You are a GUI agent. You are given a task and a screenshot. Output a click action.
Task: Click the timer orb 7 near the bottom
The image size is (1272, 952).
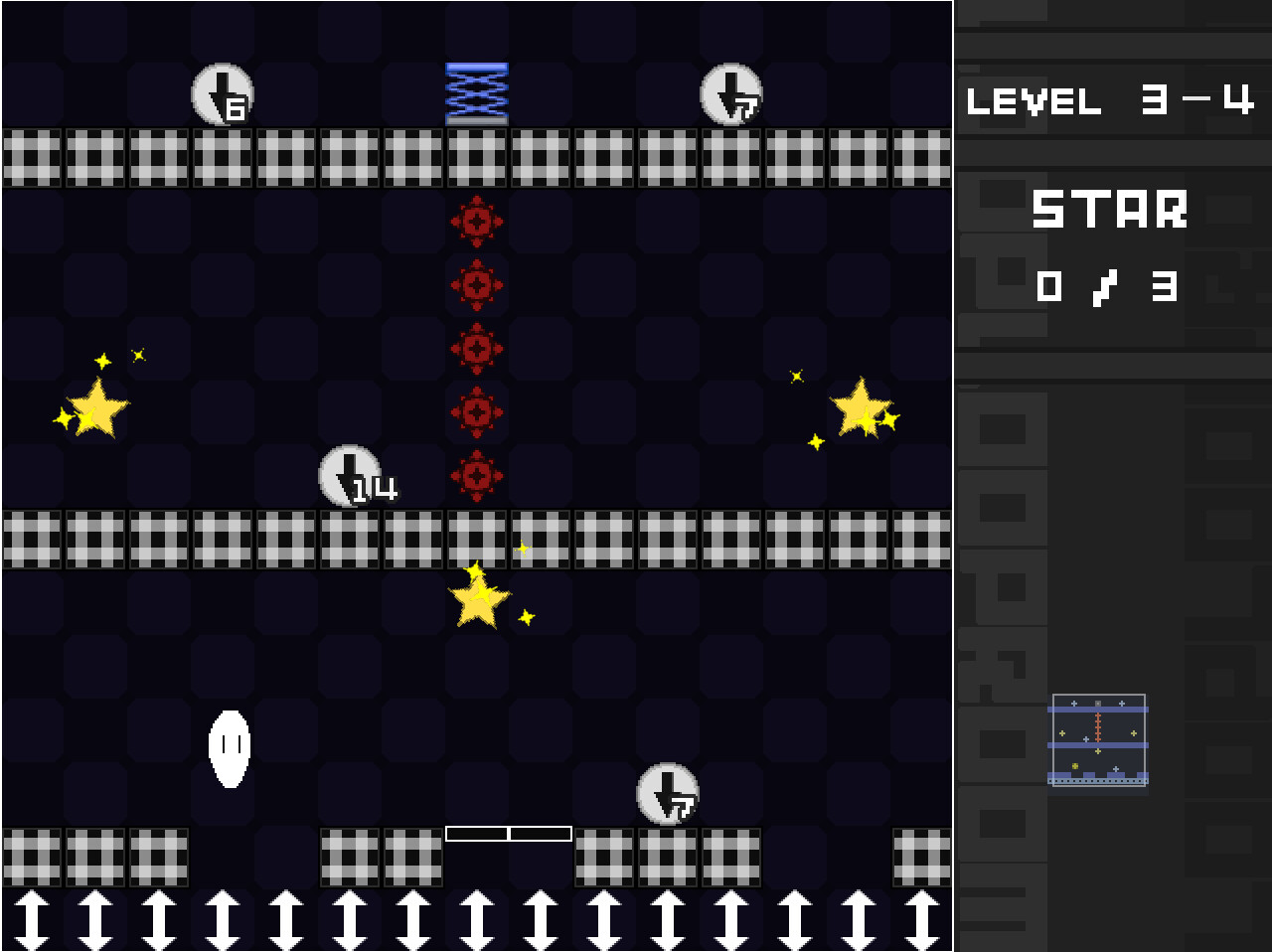[x=666, y=795]
